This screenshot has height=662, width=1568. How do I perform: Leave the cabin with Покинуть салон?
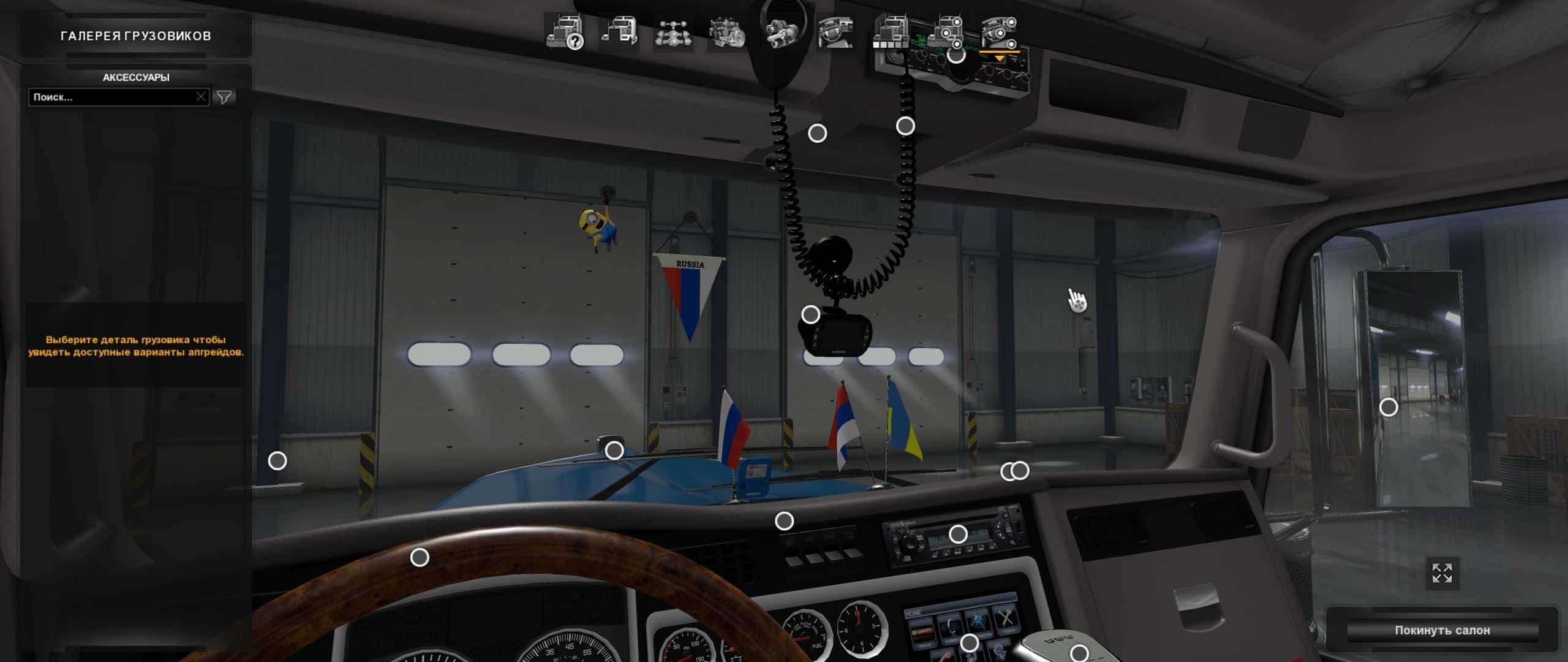(x=1442, y=630)
